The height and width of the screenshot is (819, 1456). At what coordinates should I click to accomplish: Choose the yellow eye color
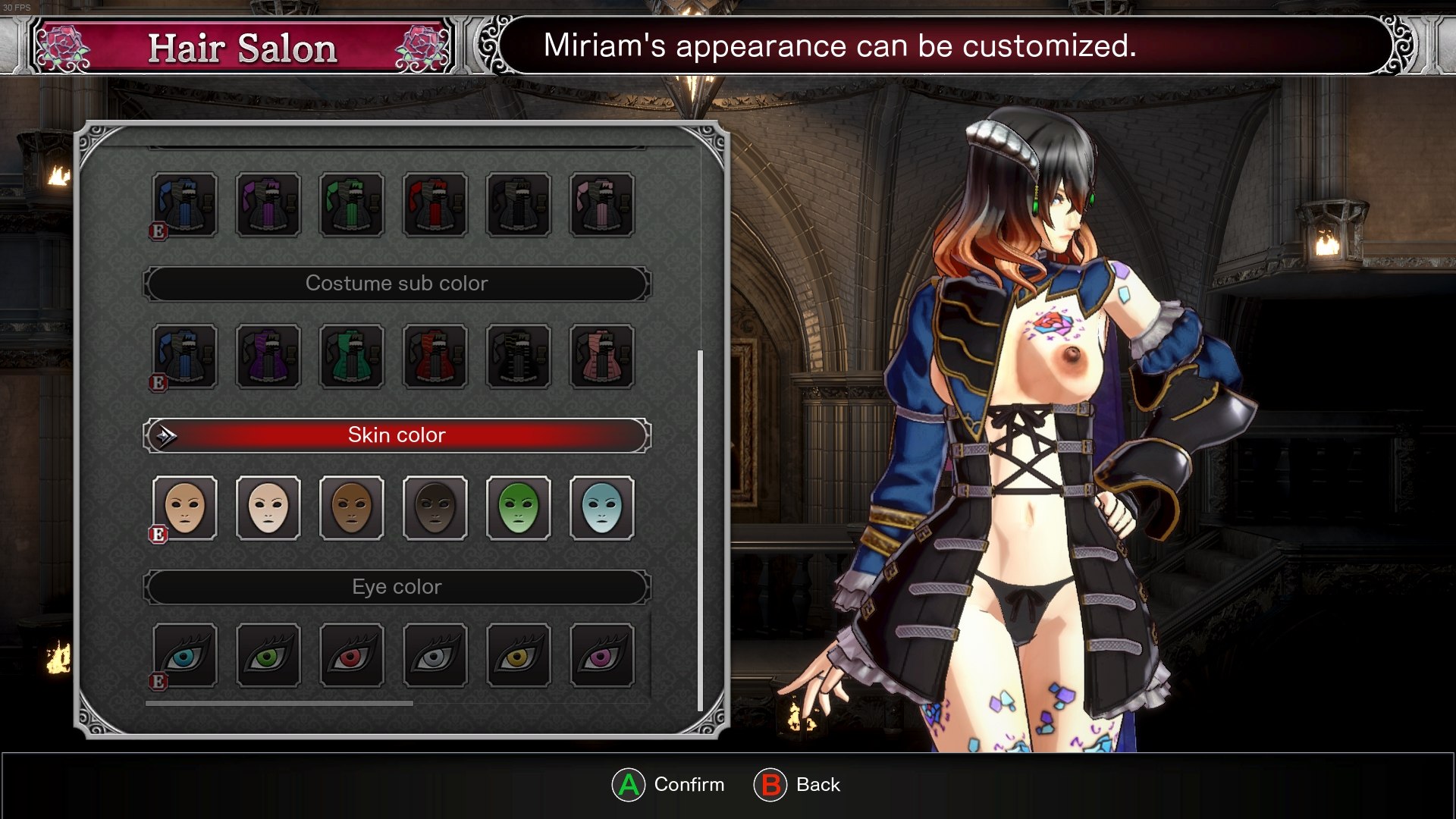pyautogui.click(x=519, y=656)
